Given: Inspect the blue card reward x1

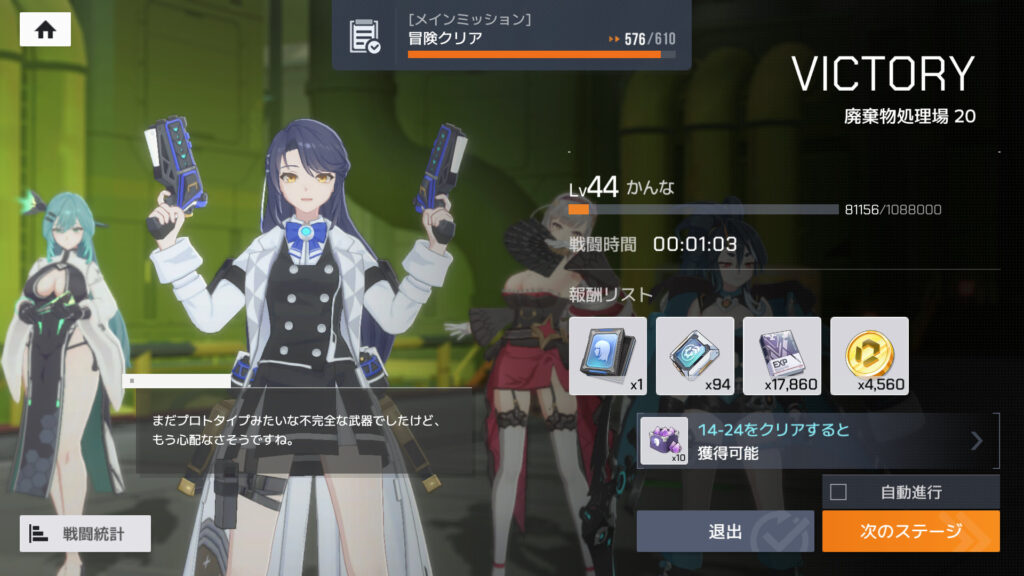Looking at the screenshot, I should click(x=607, y=356).
